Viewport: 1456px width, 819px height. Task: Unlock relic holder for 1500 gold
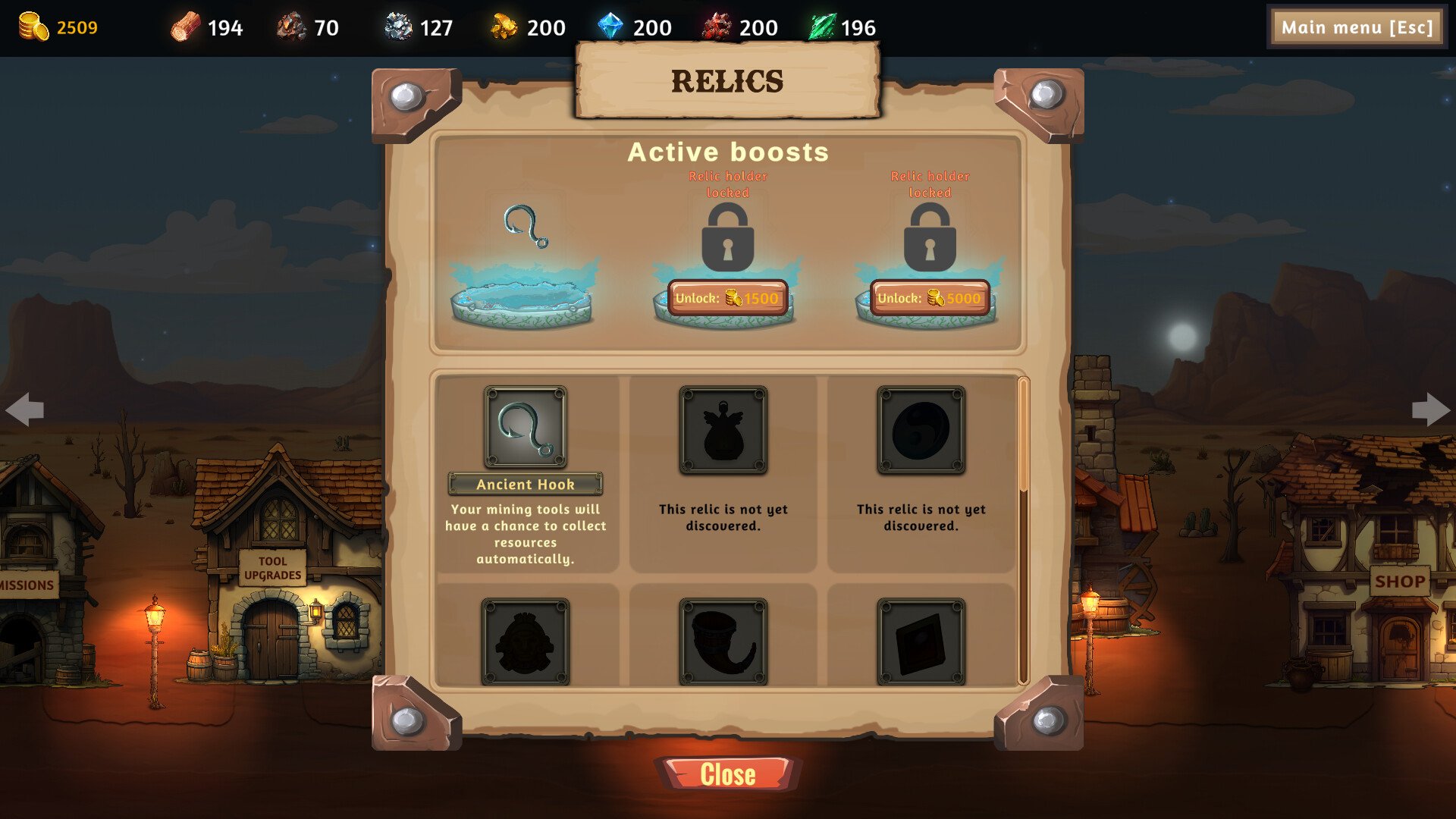point(727,298)
